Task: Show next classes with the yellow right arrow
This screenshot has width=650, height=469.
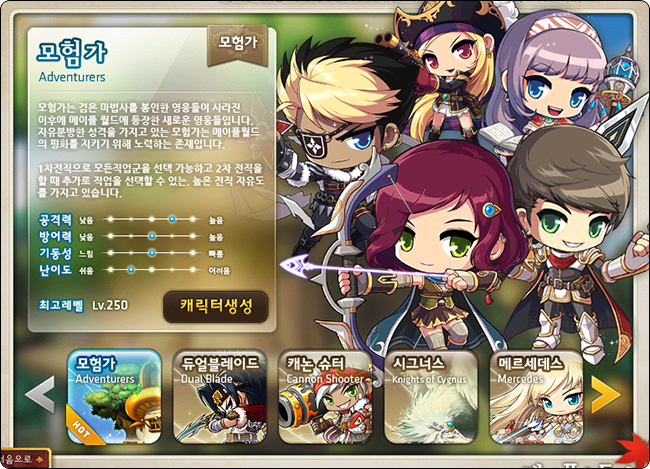Action: [x=606, y=395]
